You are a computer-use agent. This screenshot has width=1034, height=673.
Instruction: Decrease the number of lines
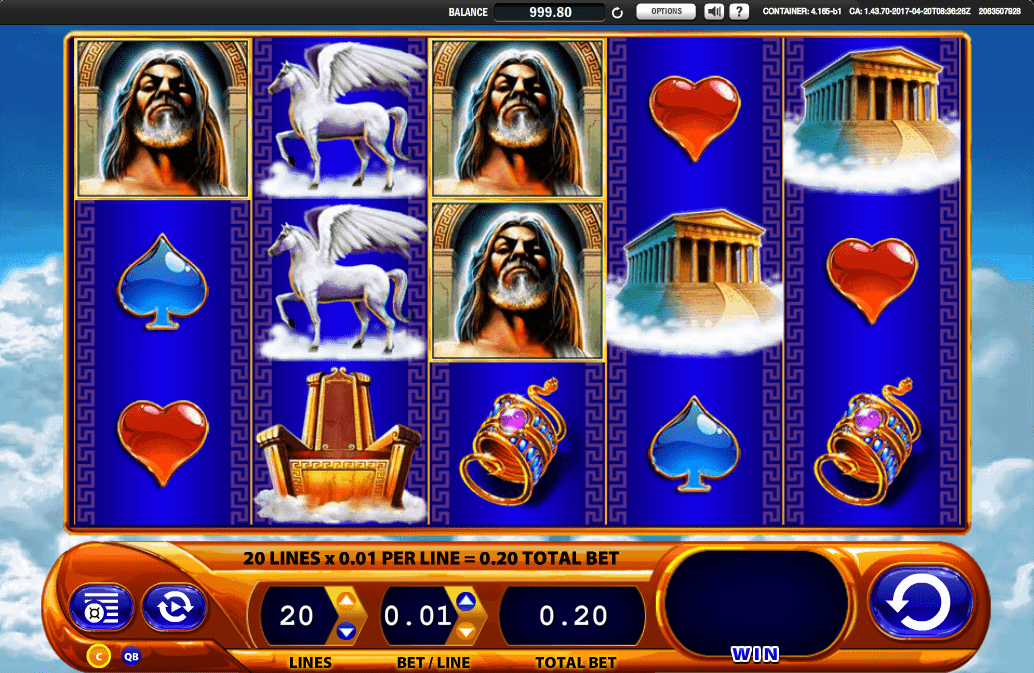pos(346,631)
